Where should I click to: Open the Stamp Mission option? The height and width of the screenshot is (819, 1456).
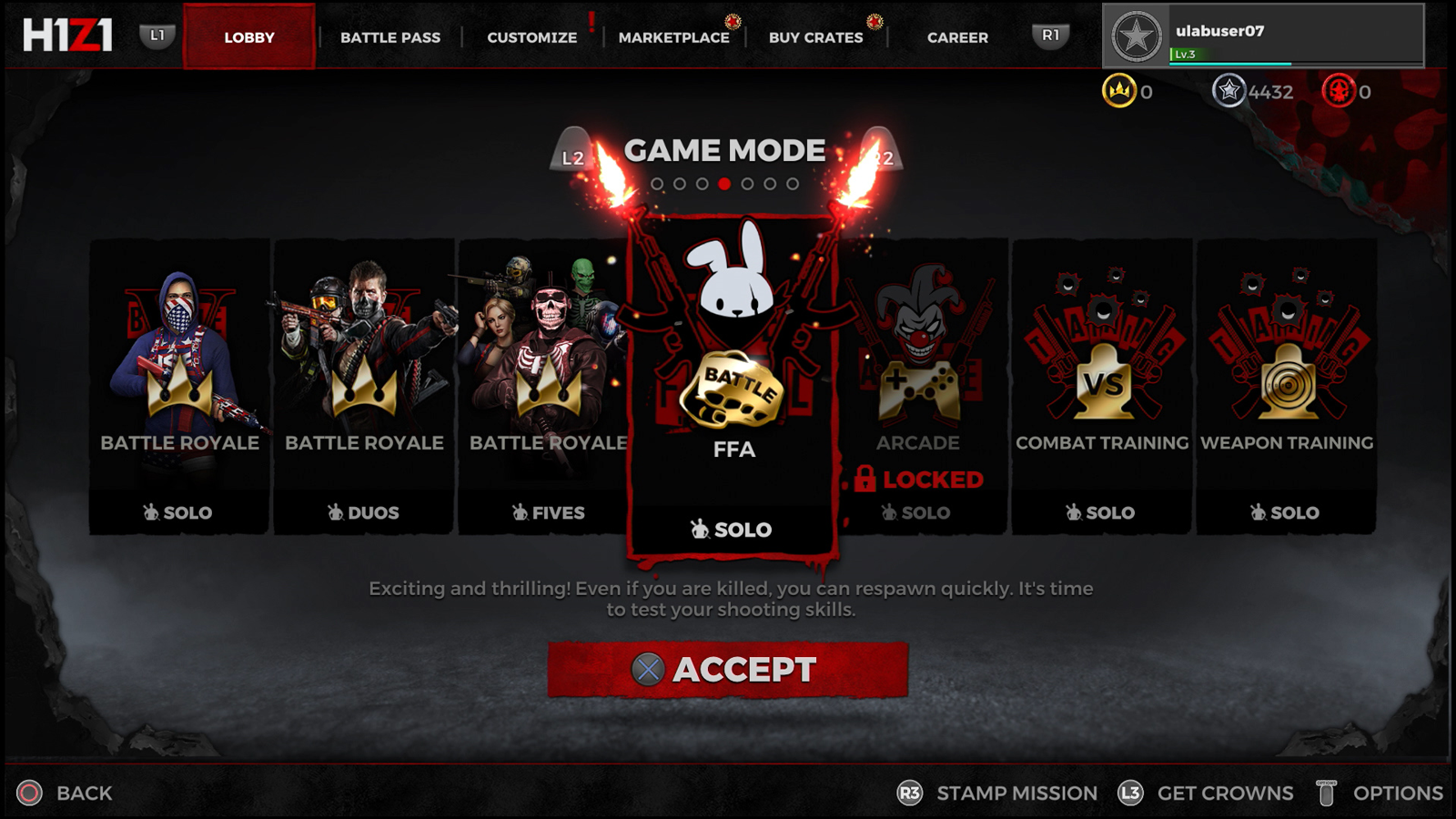pyautogui.click(x=998, y=794)
